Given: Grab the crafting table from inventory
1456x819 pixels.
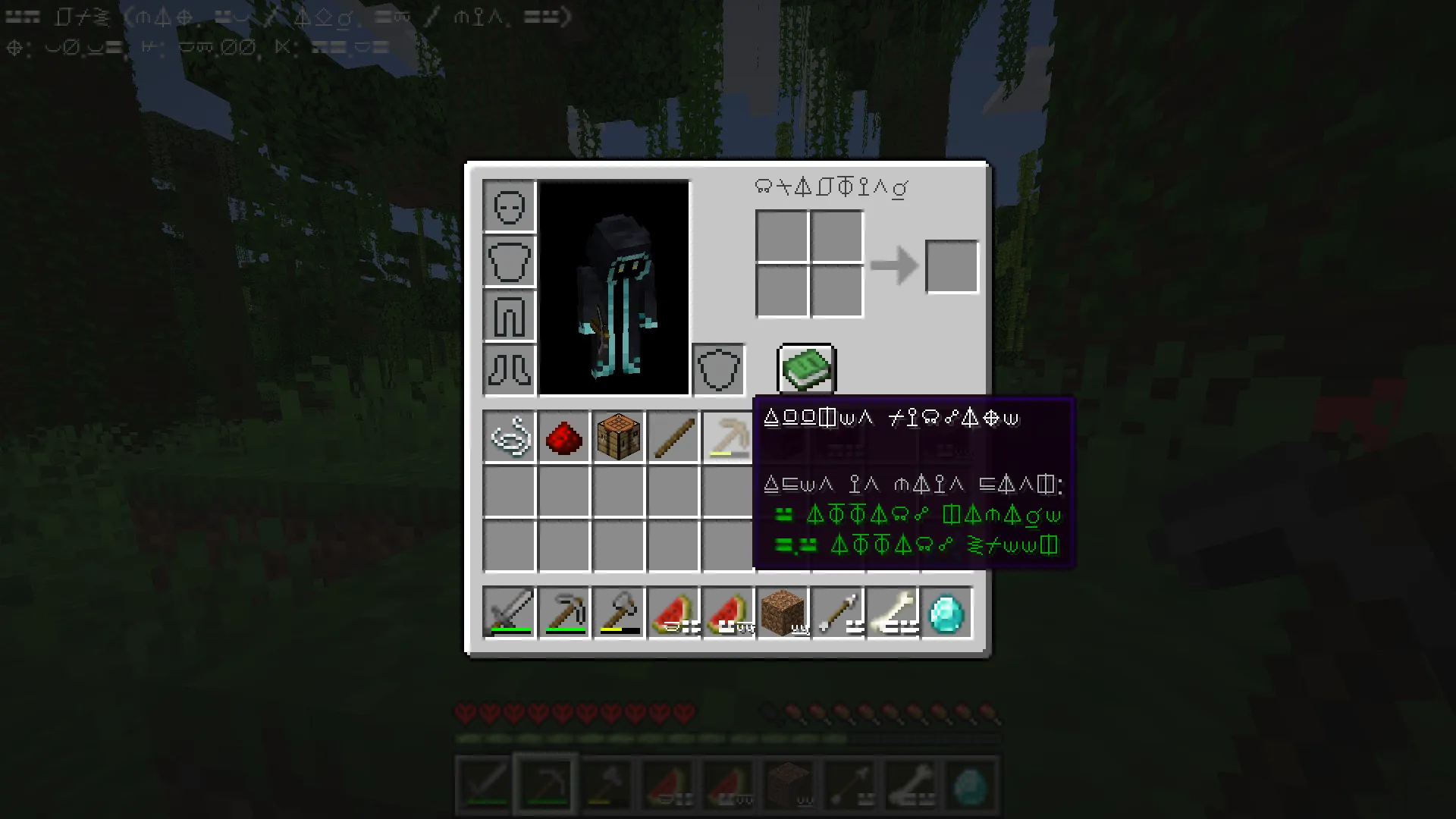Looking at the screenshot, I should 619,436.
